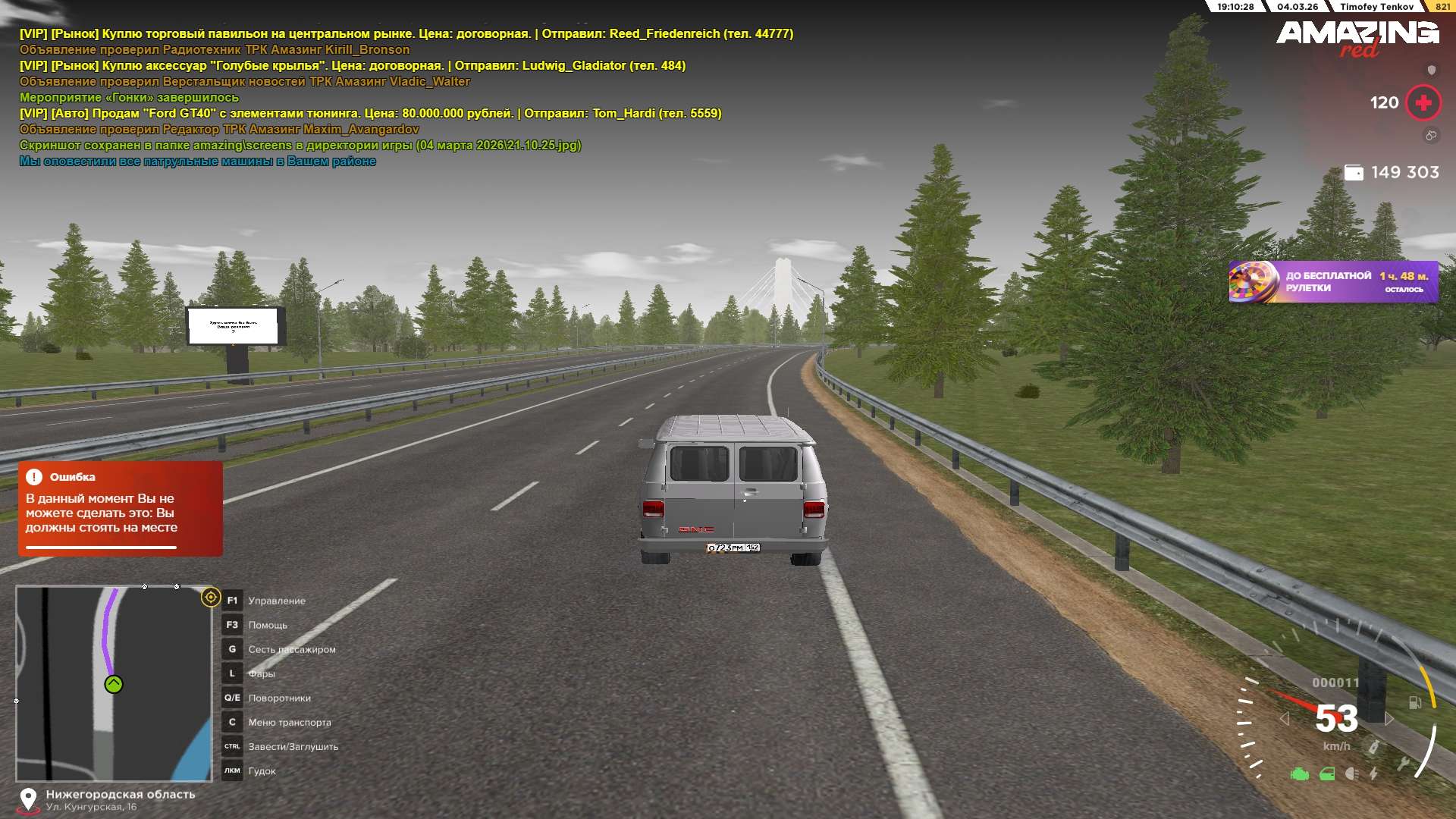This screenshot has height=819, width=1456.
Task: Activate the left turn signal arrow
Action: pos(1285,719)
